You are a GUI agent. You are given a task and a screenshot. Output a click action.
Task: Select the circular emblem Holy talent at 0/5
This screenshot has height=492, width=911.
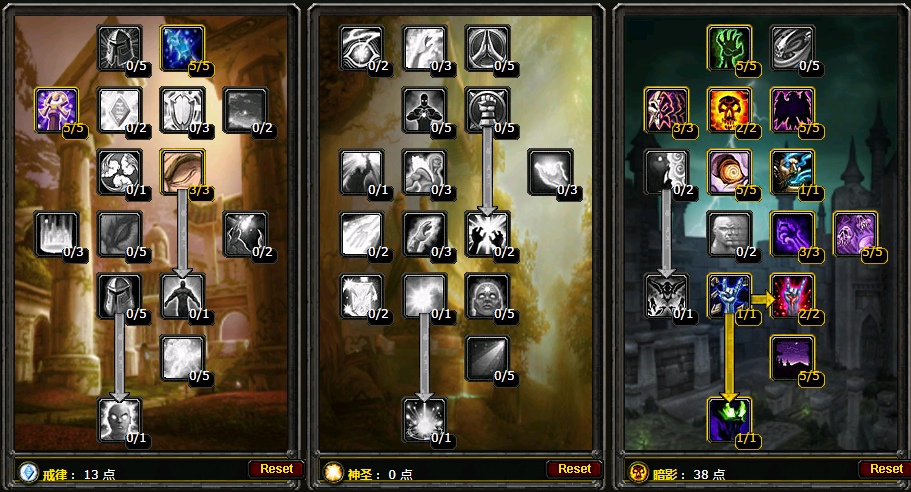tap(487, 47)
